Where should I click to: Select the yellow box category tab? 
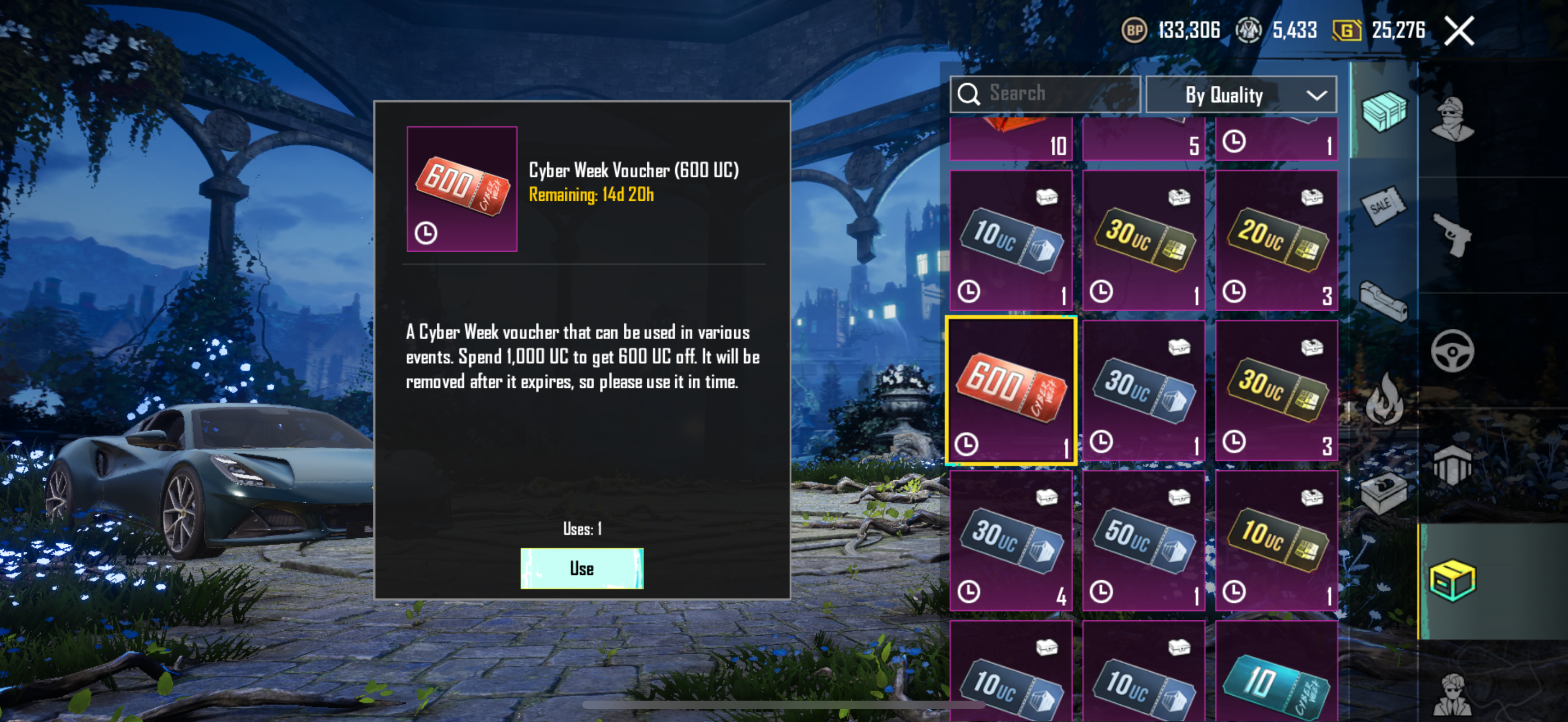click(x=1452, y=581)
